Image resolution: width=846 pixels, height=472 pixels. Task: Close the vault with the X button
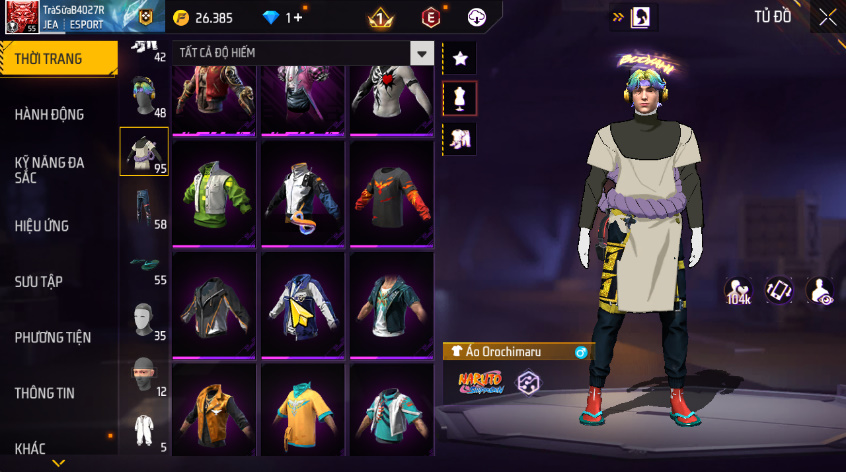point(827,16)
